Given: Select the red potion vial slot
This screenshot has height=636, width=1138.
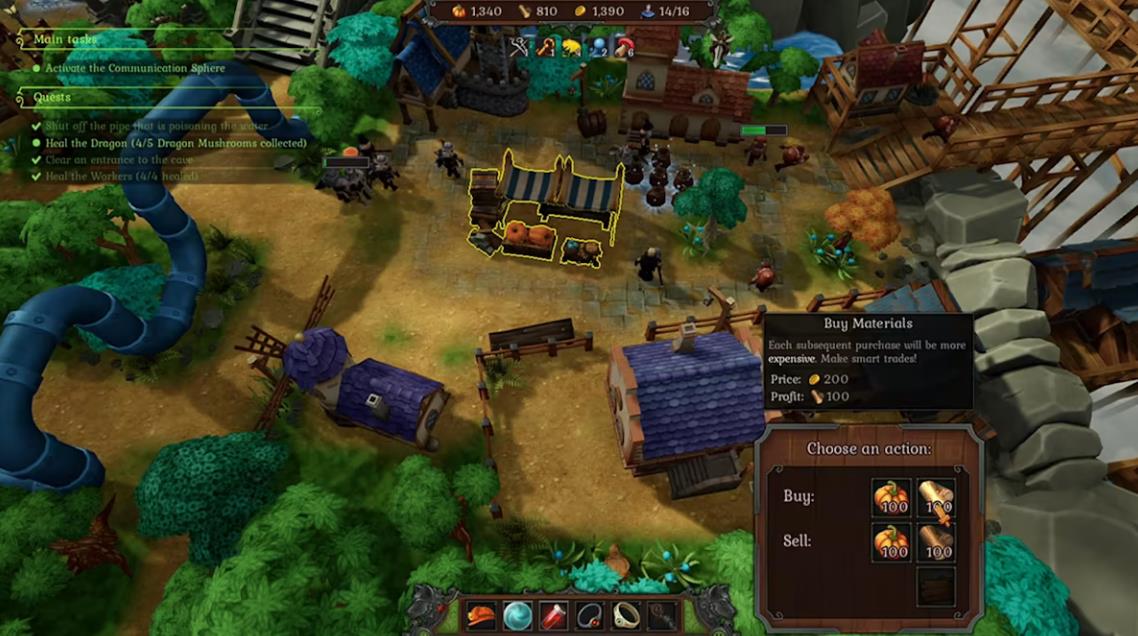Looking at the screenshot, I should pyautogui.click(x=553, y=614).
